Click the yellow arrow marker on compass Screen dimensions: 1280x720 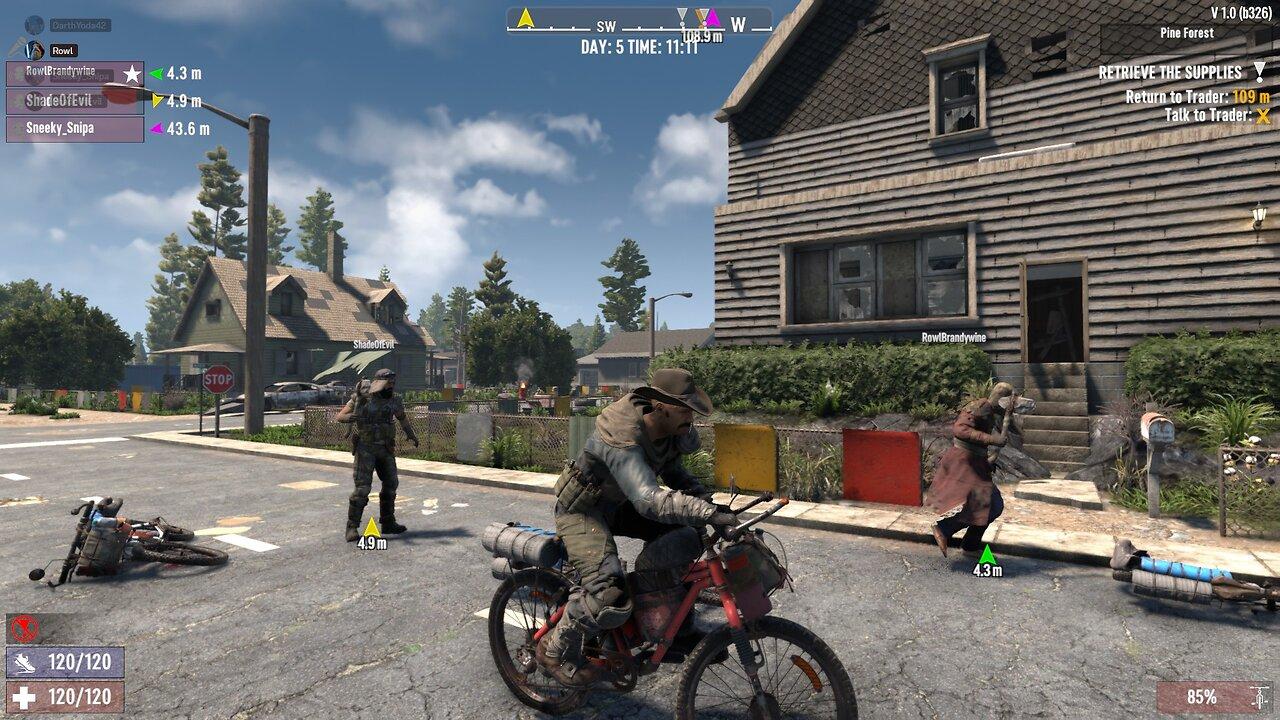[x=525, y=17]
